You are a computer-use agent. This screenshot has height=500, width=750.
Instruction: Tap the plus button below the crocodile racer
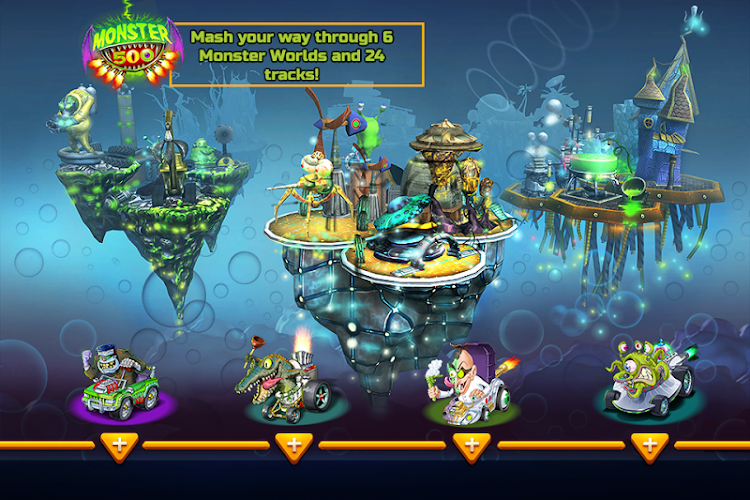[292, 445]
